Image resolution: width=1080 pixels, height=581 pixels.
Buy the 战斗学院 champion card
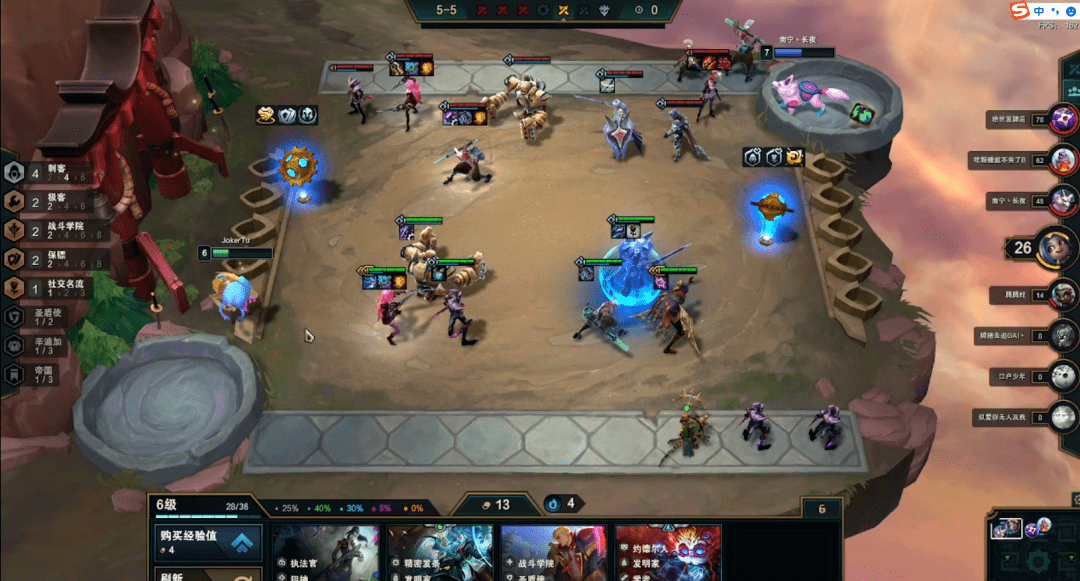pyautogui.click(x=554, y=553)
